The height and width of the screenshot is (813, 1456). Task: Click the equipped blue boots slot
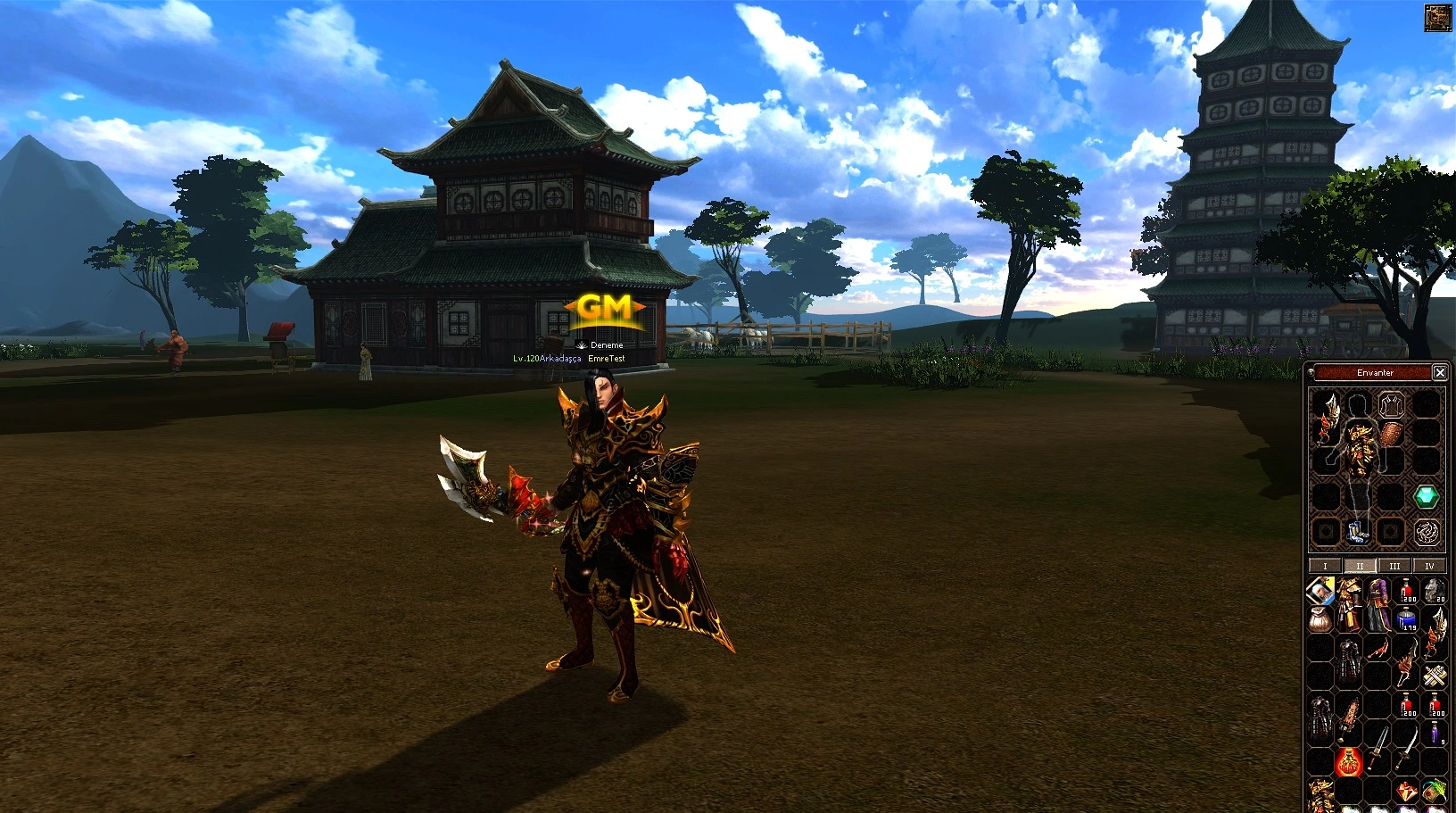tap(1357, 532)
